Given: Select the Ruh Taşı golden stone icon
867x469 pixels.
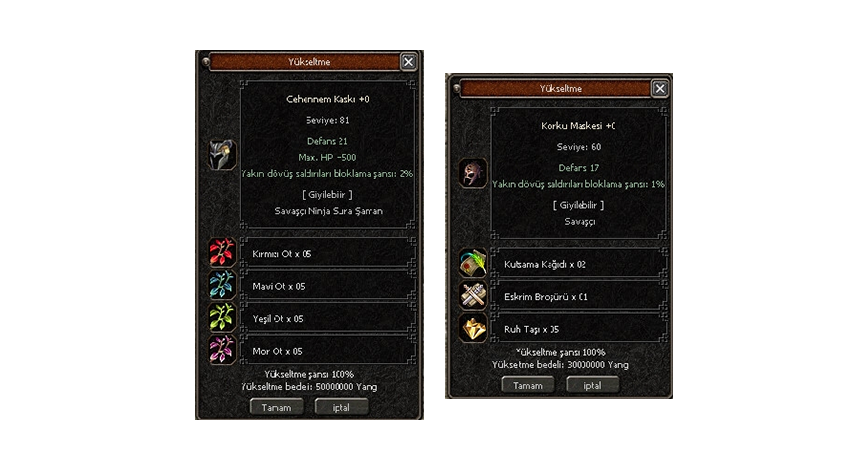Looking at the screenshot, I should click(x=472, y=328).
